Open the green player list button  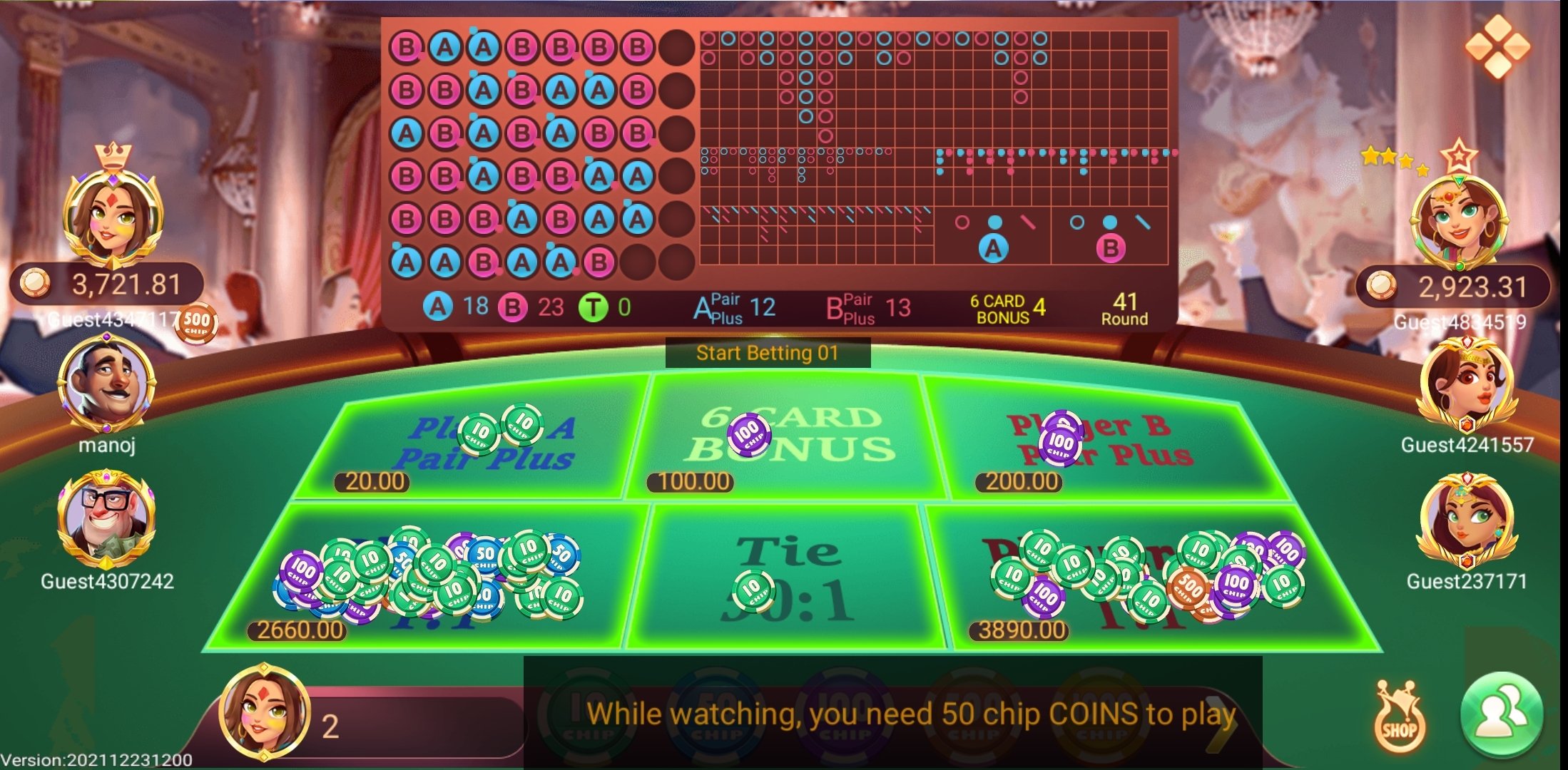[x=1502, y=715]
